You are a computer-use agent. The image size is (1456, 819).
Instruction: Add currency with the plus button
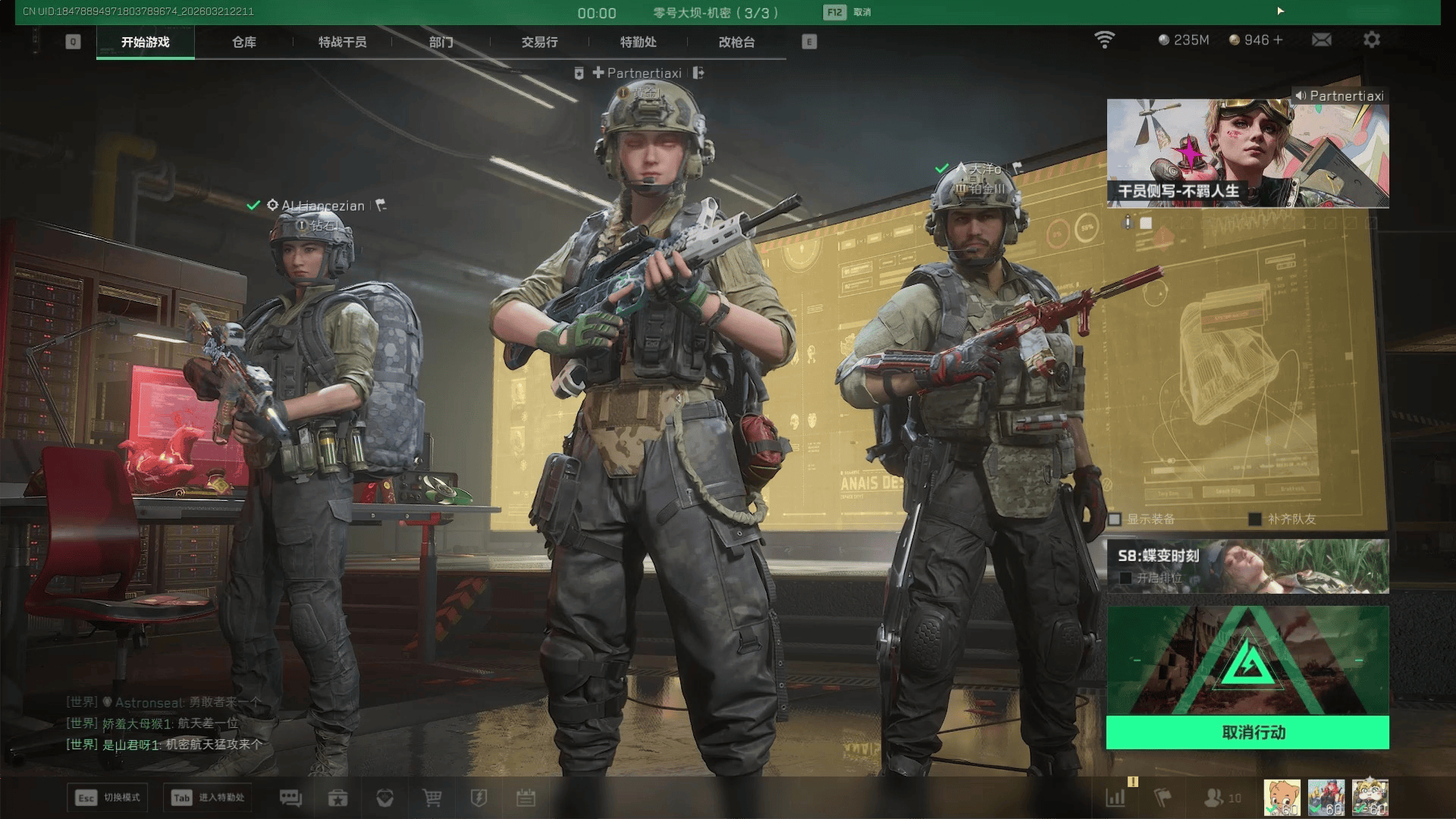1279,39
